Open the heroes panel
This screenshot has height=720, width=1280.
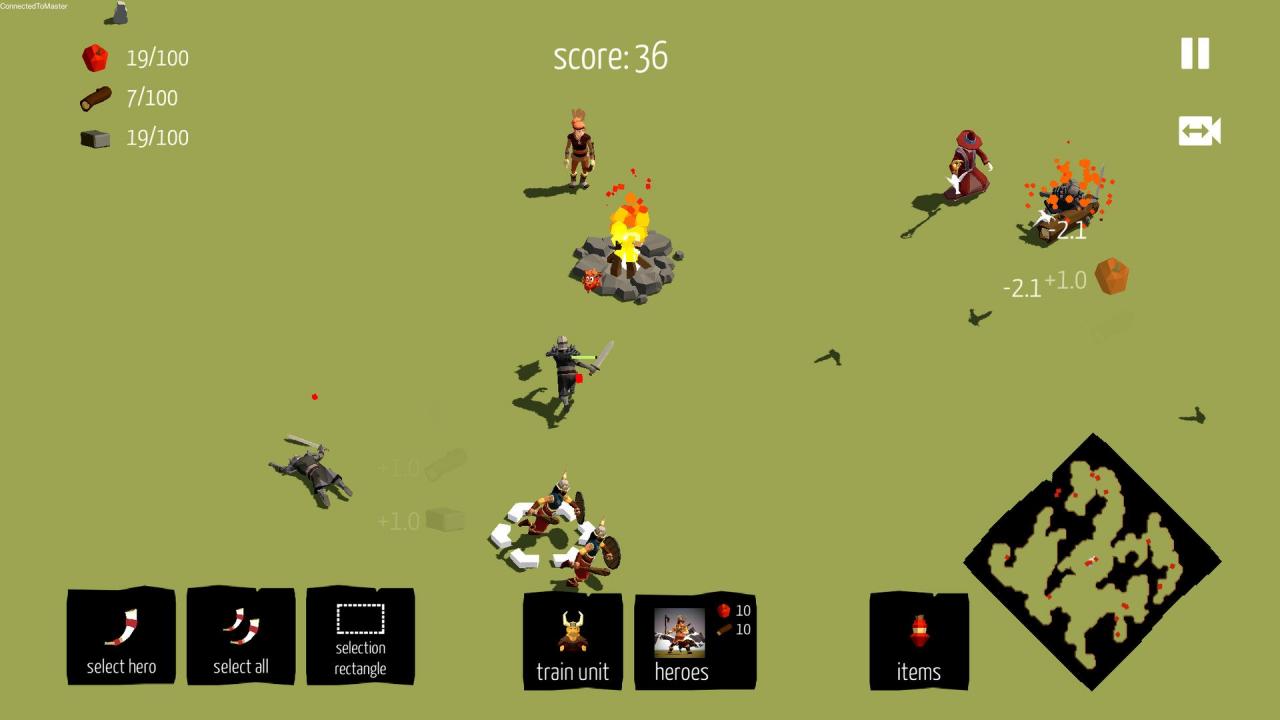[x=694, y=641]
